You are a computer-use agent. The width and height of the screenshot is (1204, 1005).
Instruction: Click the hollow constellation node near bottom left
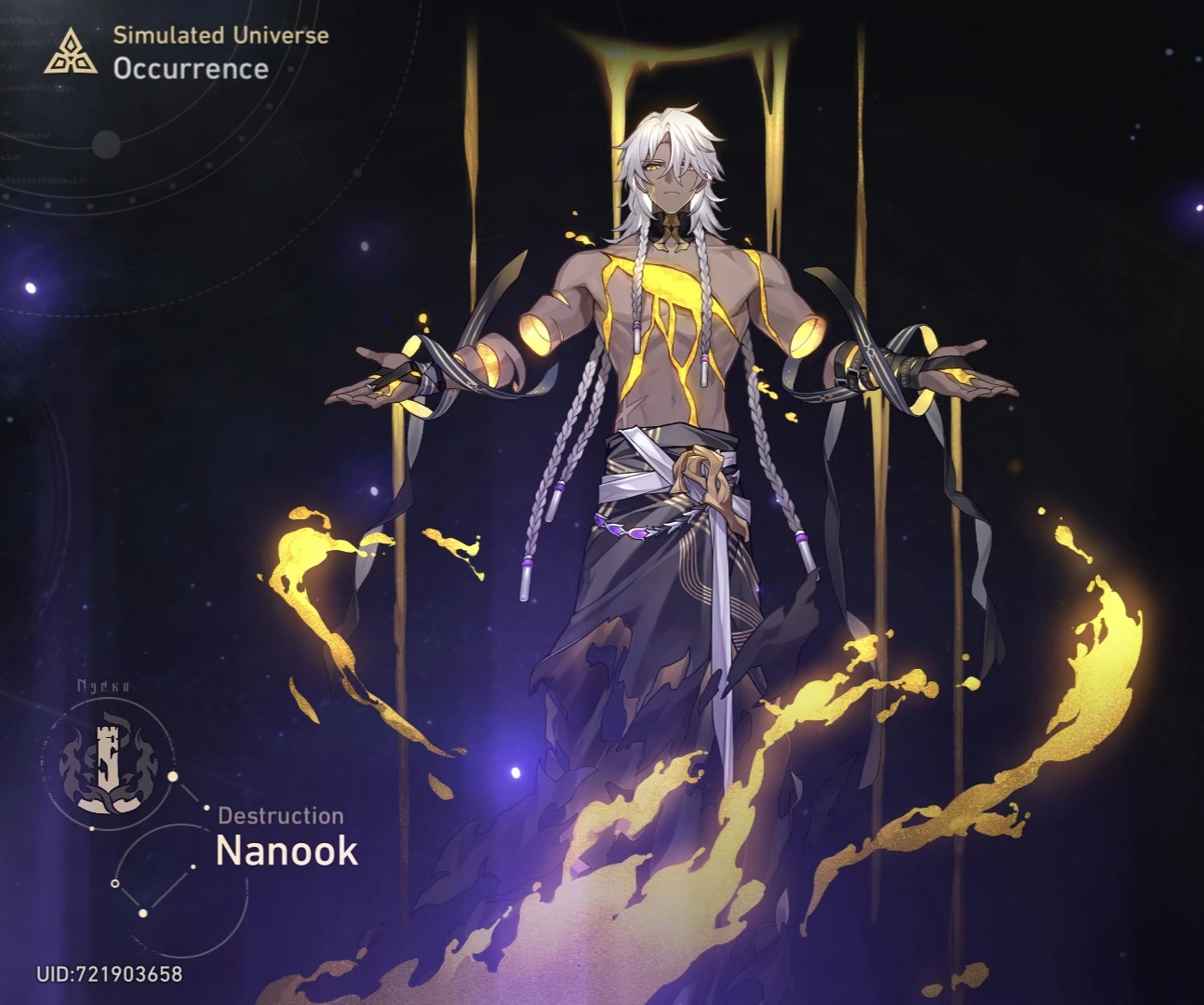[115, 884]
